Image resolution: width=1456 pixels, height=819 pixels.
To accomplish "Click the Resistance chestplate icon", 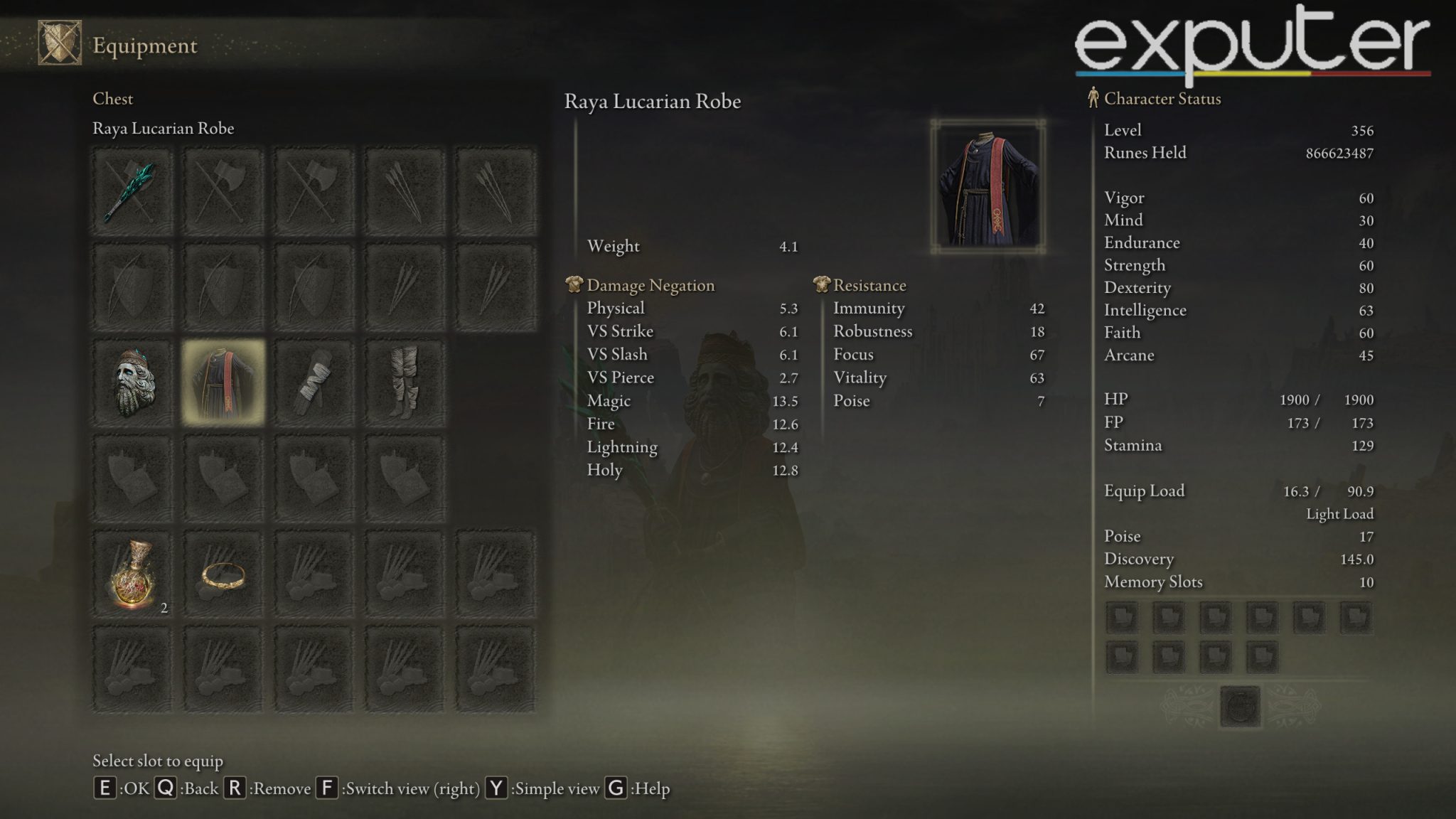I will click(x=821, y=285).
